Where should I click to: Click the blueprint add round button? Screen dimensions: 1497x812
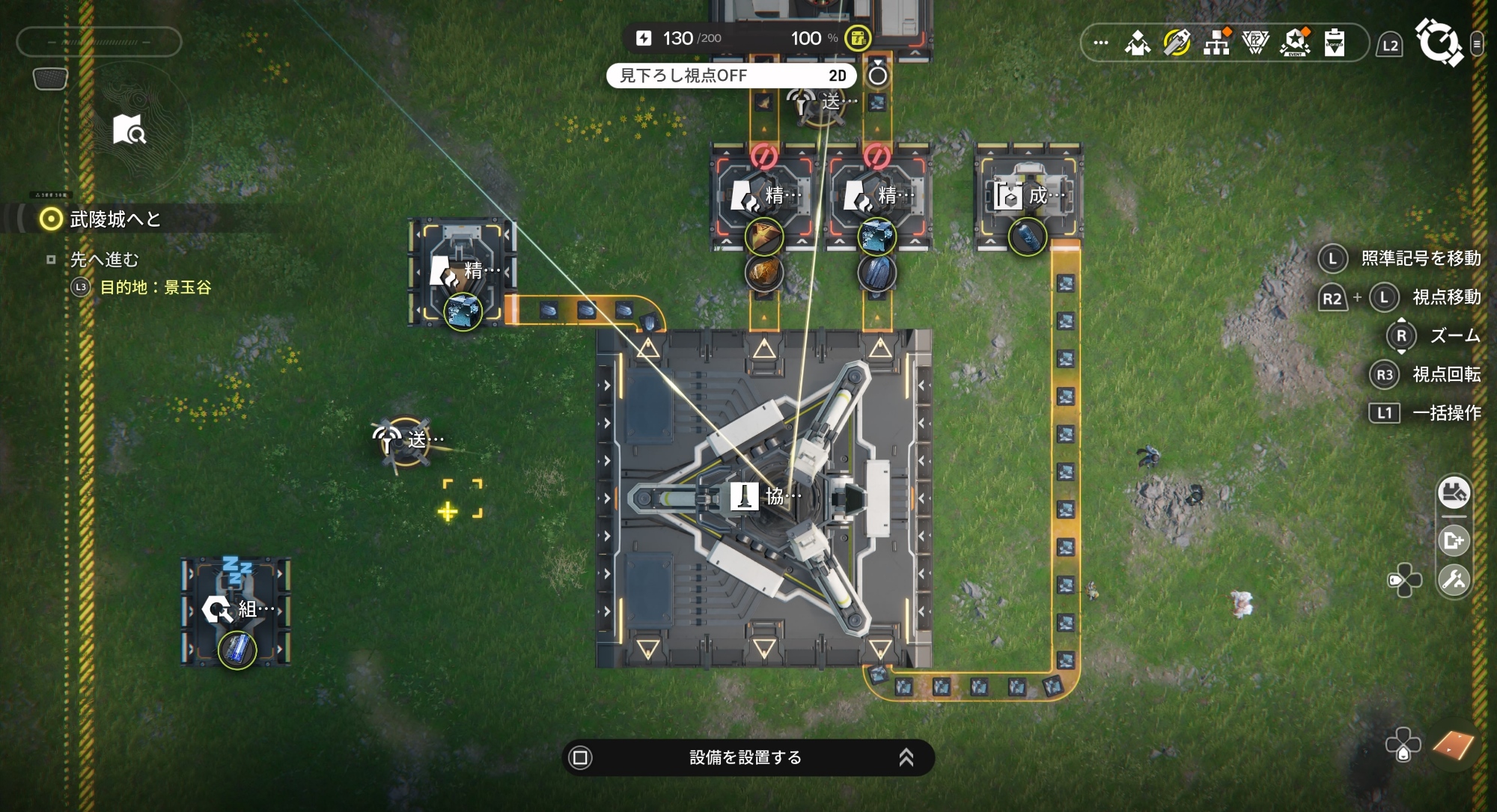point(1454,540)
